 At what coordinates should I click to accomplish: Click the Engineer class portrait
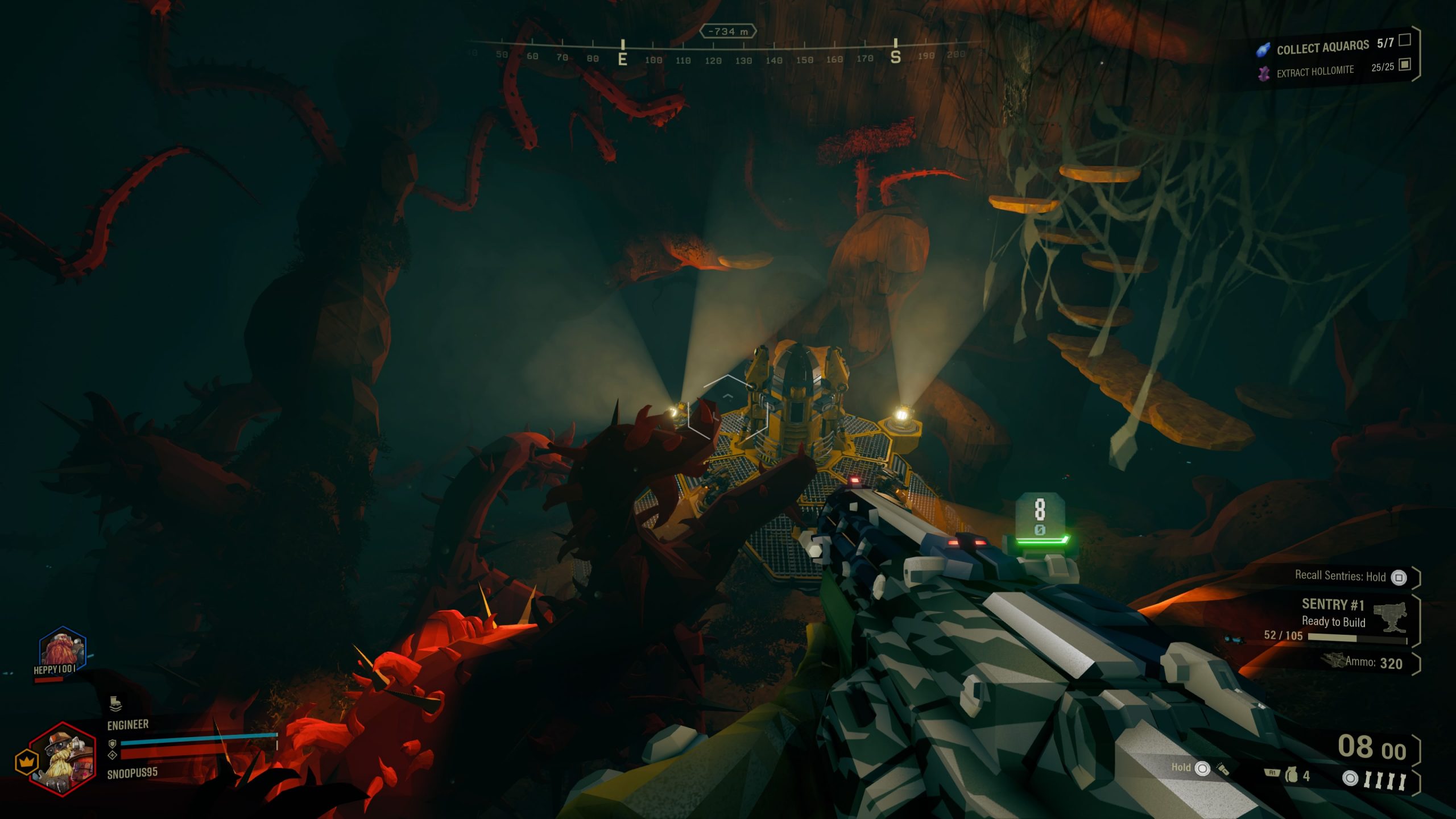[63, 759]
